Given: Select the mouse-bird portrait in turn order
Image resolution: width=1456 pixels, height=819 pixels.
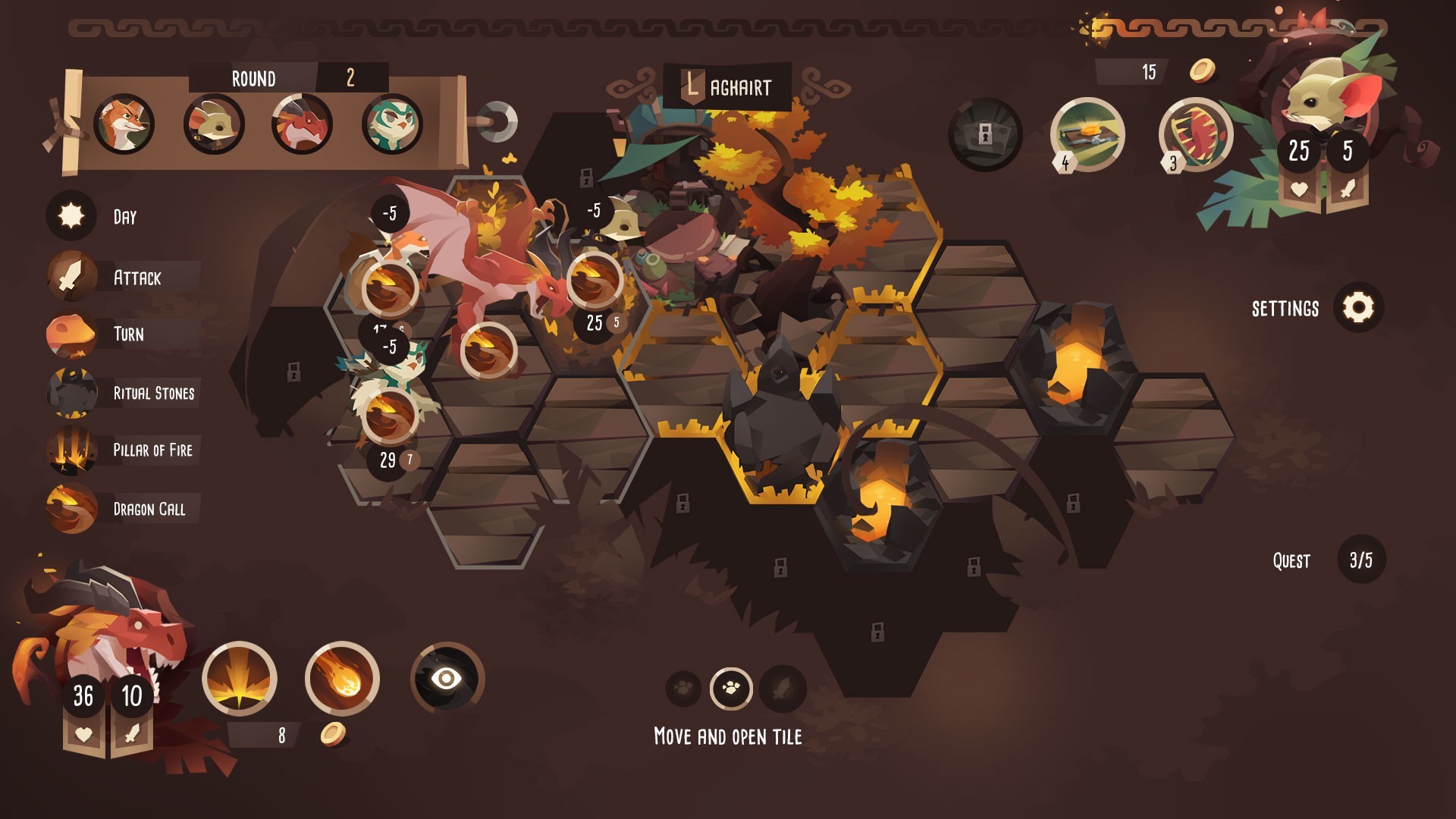Looking at the screenshot, I should [x=213, y=124].
